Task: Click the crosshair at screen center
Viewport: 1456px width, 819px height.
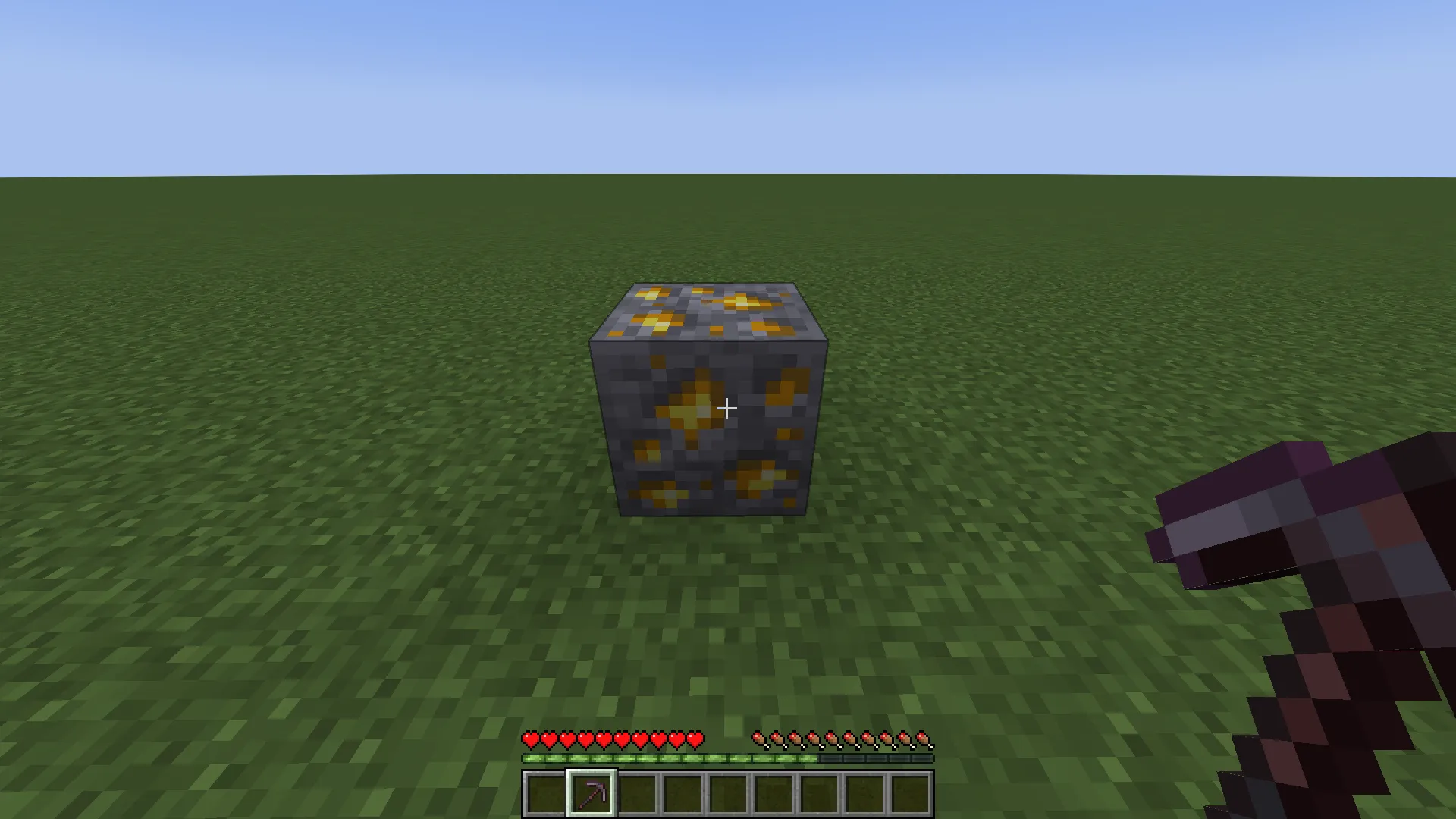Action: pyautogui.click(x=726, y=409)
